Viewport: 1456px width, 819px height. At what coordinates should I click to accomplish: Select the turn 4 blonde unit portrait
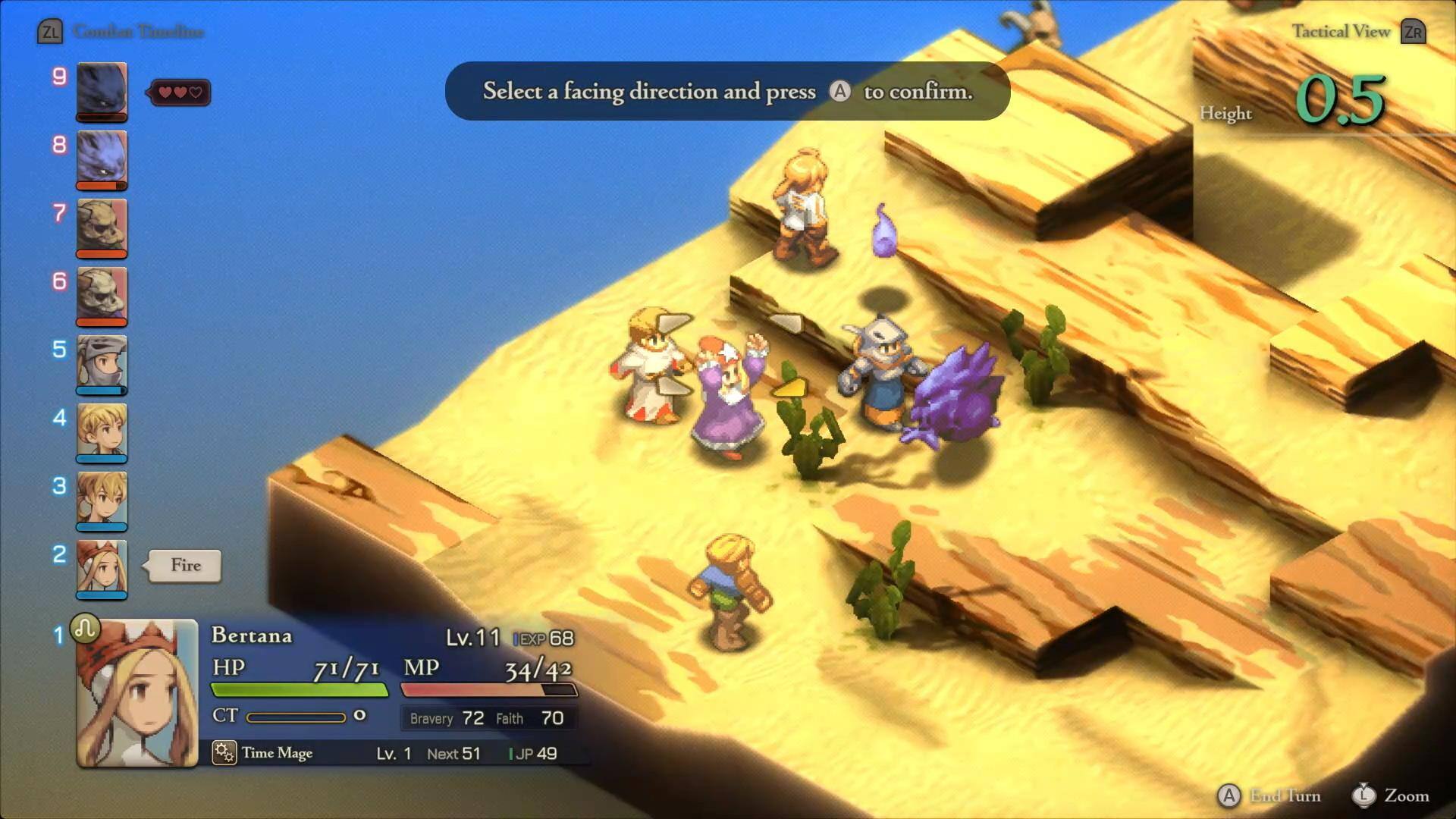[102, 432]
